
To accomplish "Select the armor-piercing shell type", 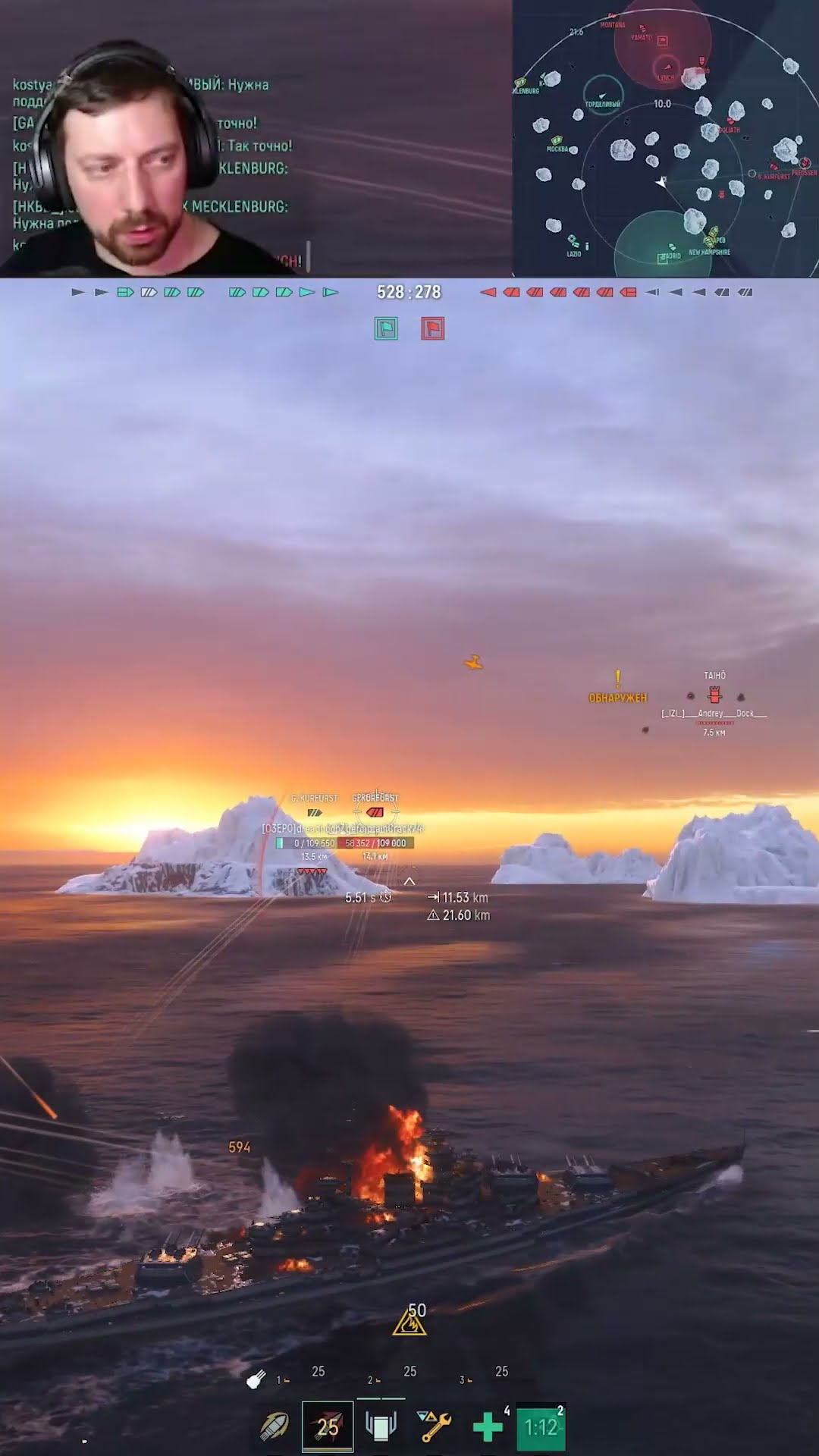I will 274,1427.
